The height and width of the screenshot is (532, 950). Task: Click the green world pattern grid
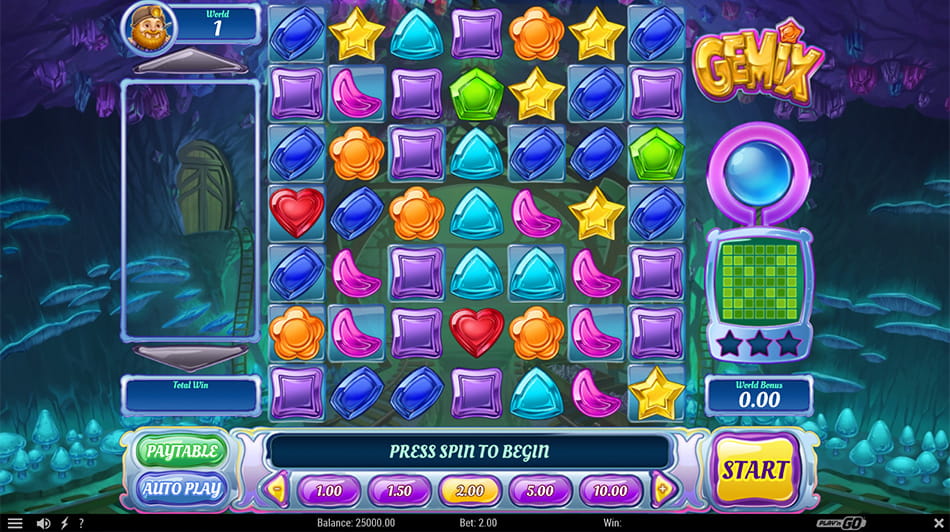(759, 280)
